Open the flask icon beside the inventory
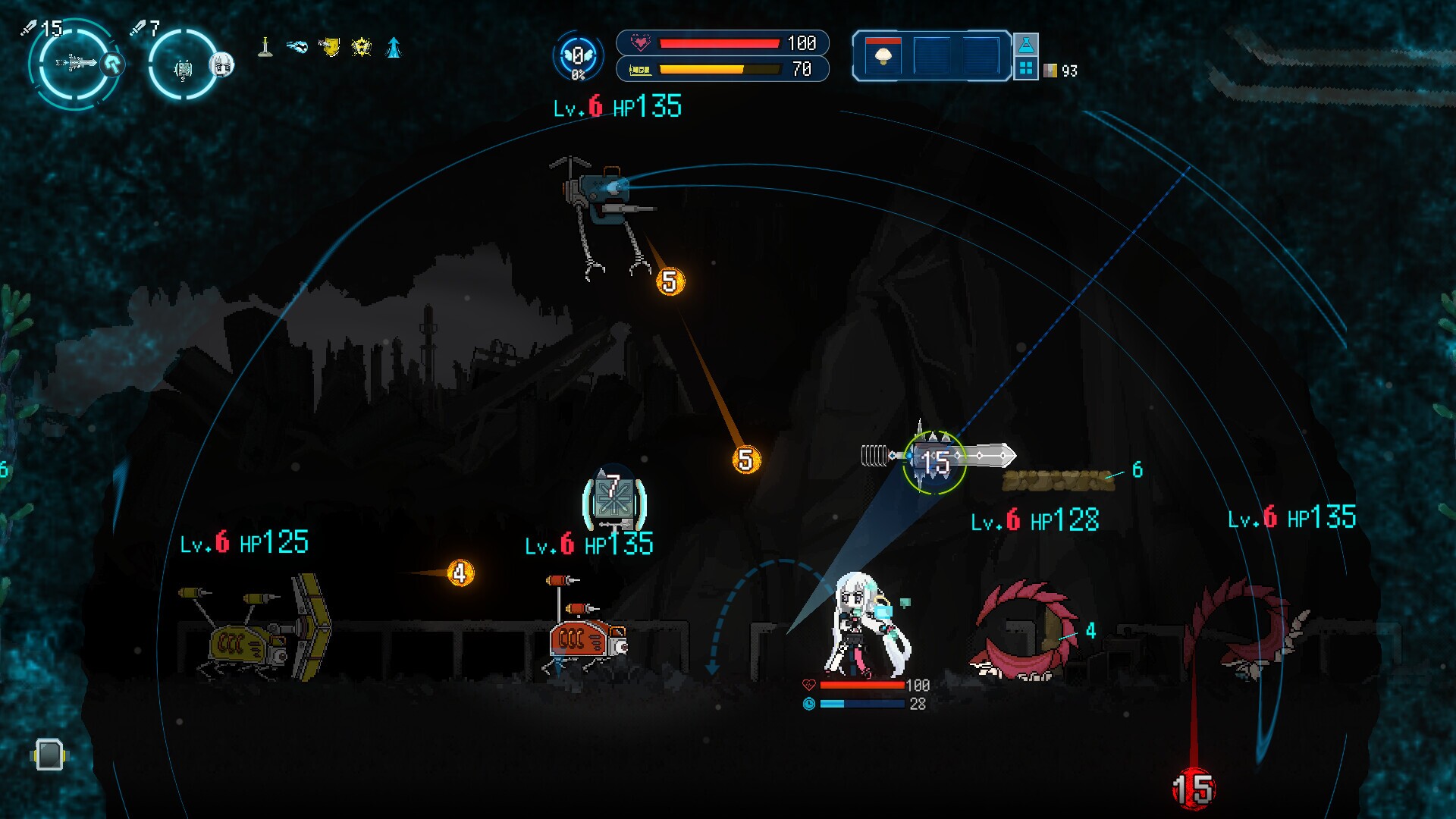The width and height of the screenshot is (1456, 819). (x=1028, y=45)
